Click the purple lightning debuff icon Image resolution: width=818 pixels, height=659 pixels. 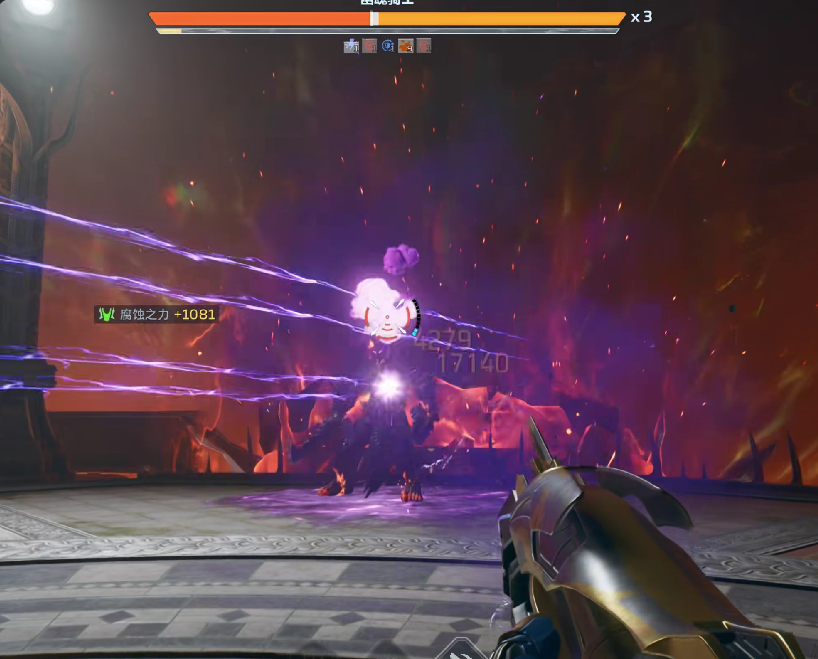coord(351,45)
